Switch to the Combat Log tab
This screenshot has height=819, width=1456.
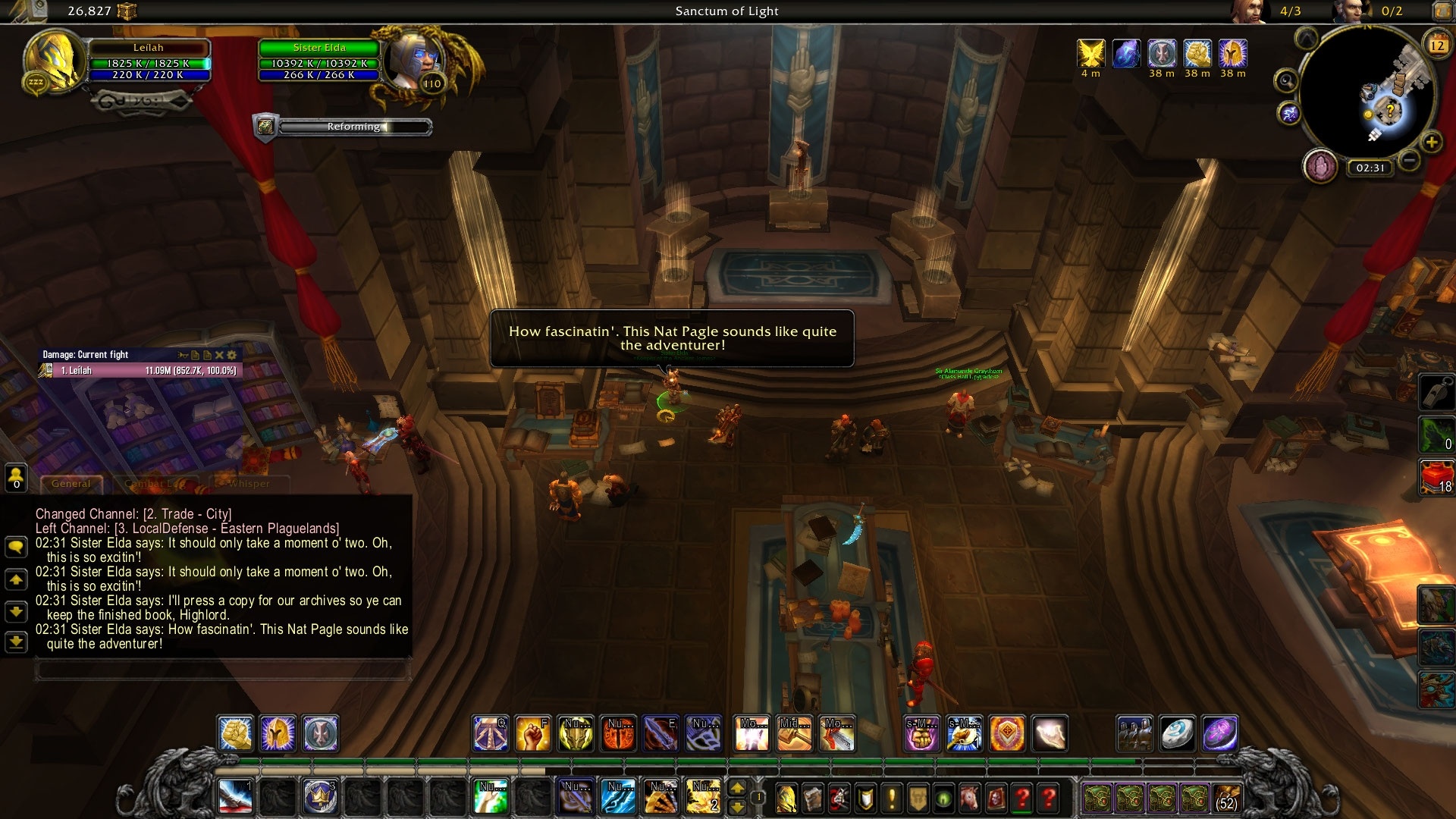[154, 483]
